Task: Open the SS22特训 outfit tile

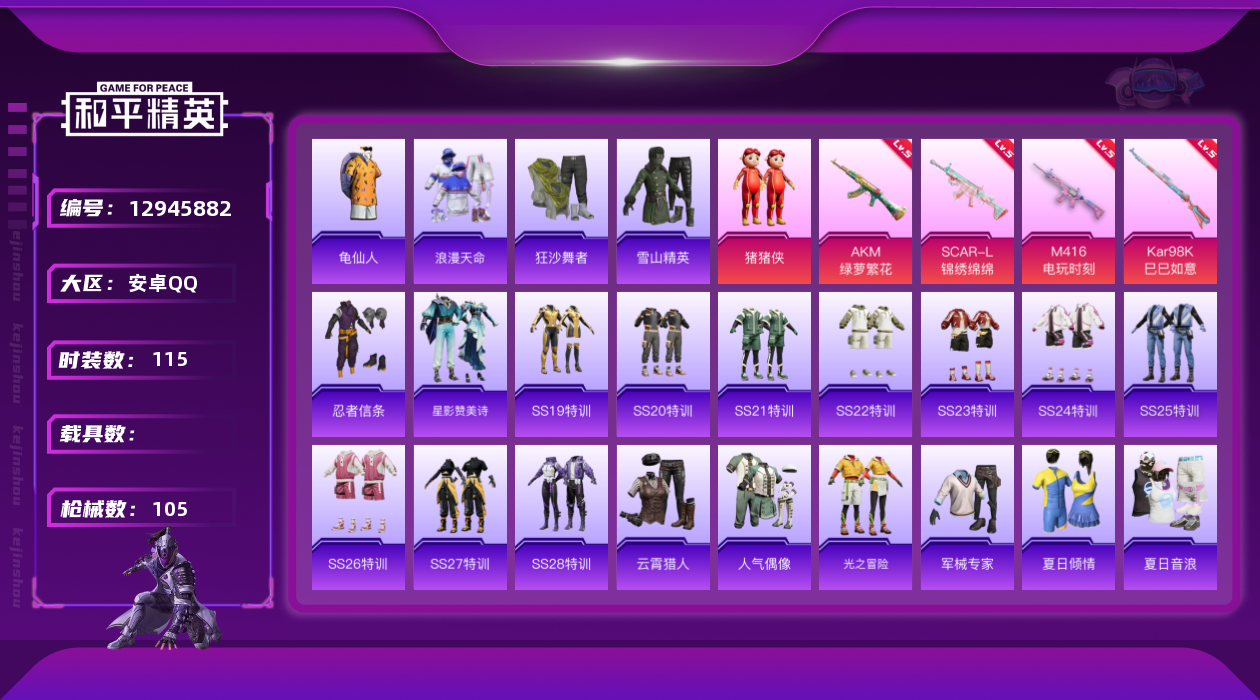Action: coord(865,364)
